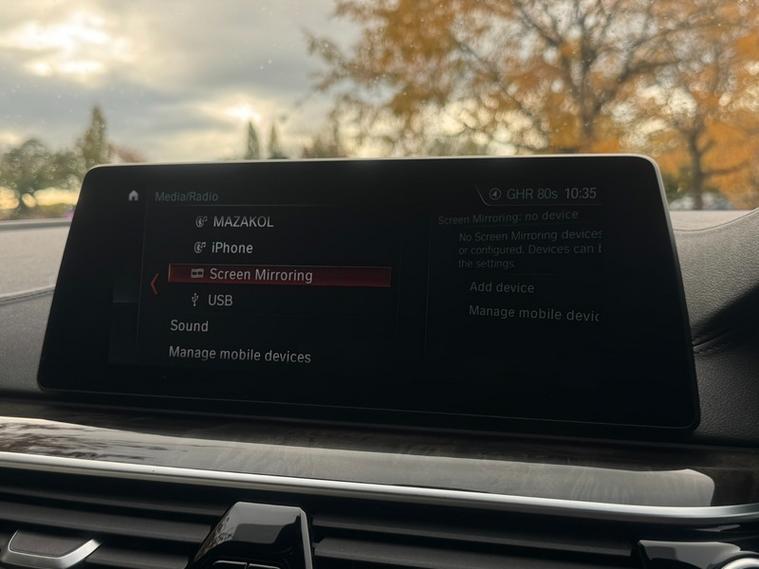Select the MAZAKOL device entry
Image resolution: width=759 pixels, height=569 pixels.
(x=242, y=221)
